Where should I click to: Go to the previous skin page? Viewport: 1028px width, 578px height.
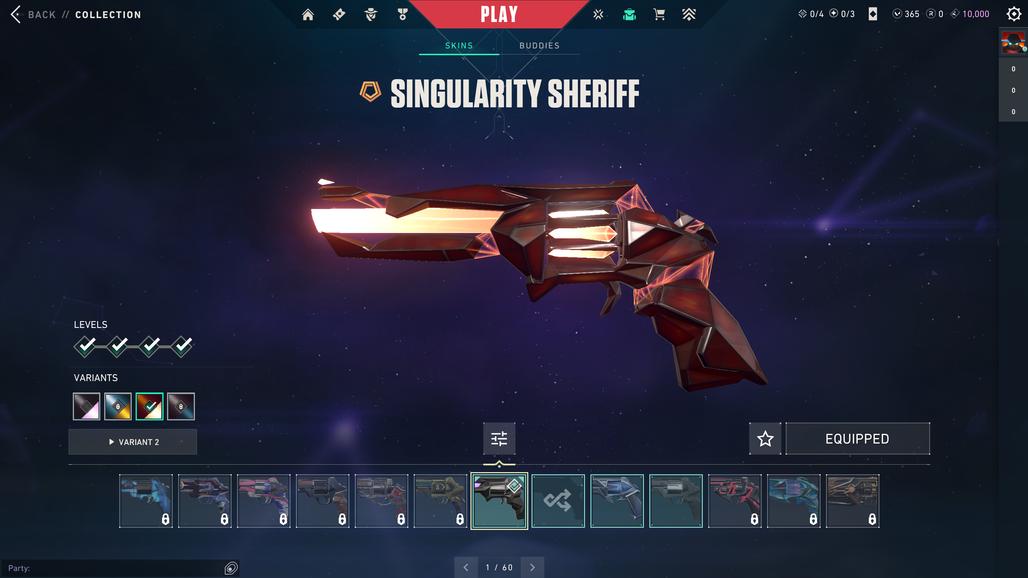(465, 567)
